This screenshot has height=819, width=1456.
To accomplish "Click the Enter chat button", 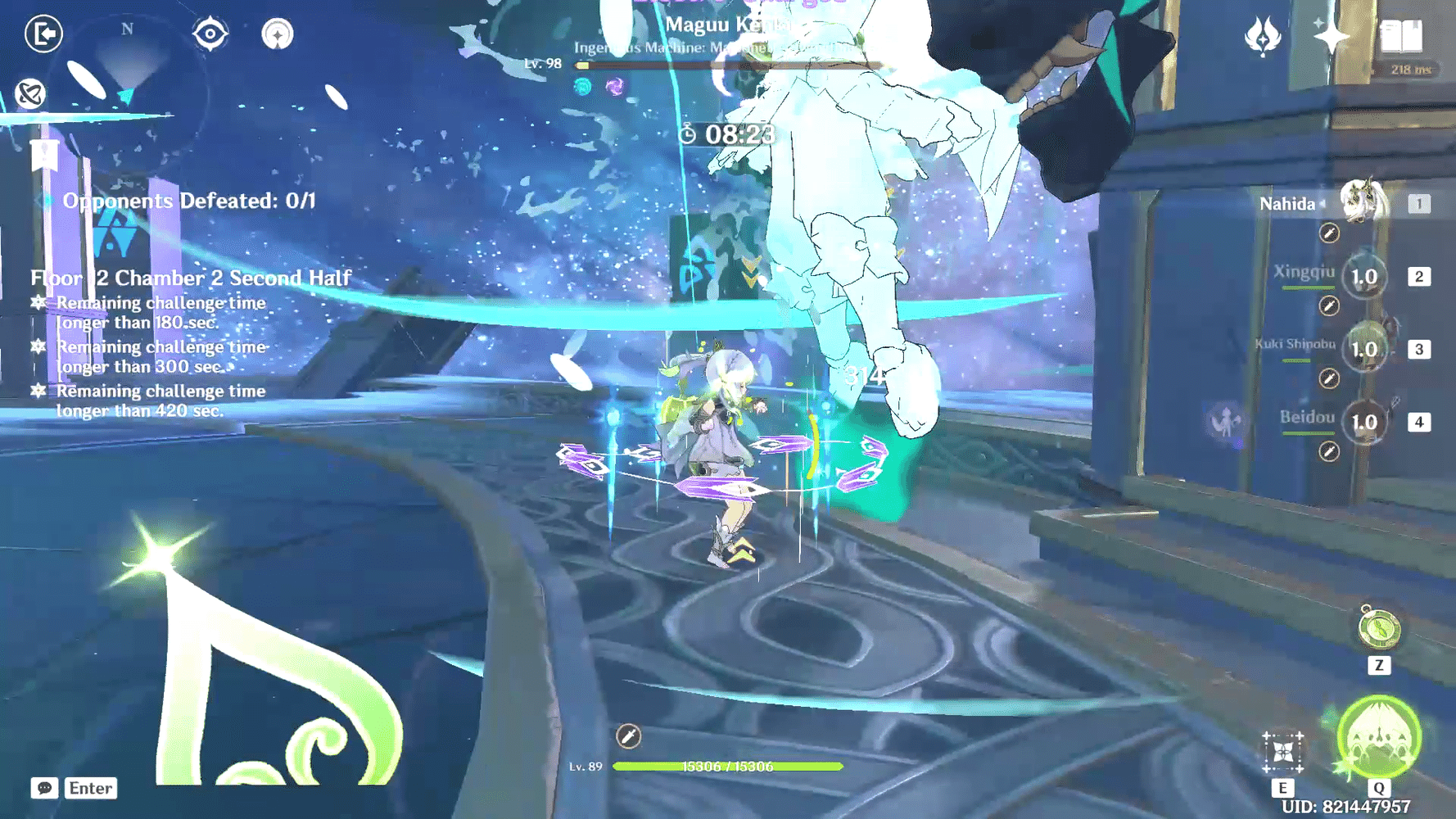I will point(90,788).
